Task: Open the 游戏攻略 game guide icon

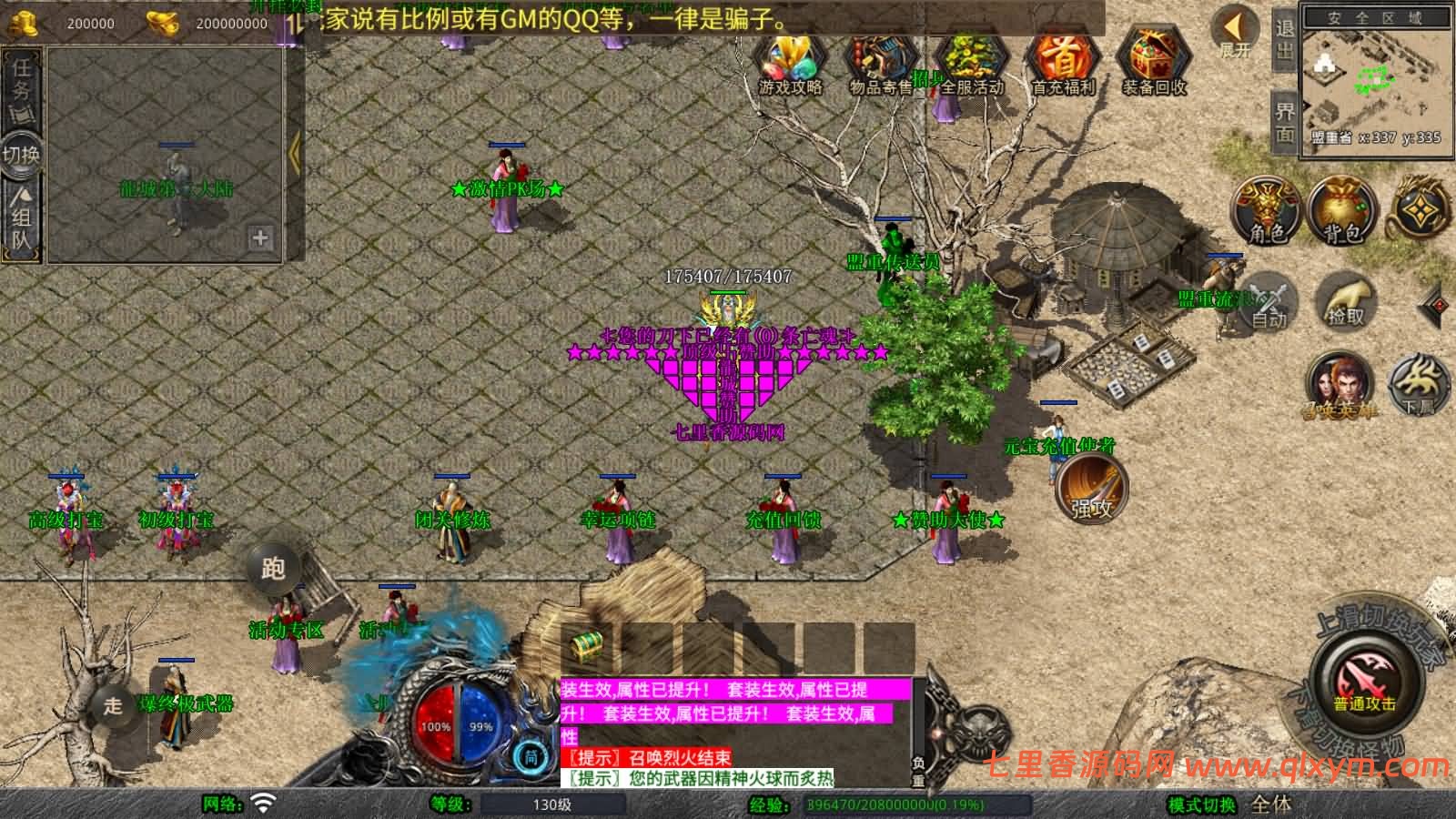Action: [790, 62]
